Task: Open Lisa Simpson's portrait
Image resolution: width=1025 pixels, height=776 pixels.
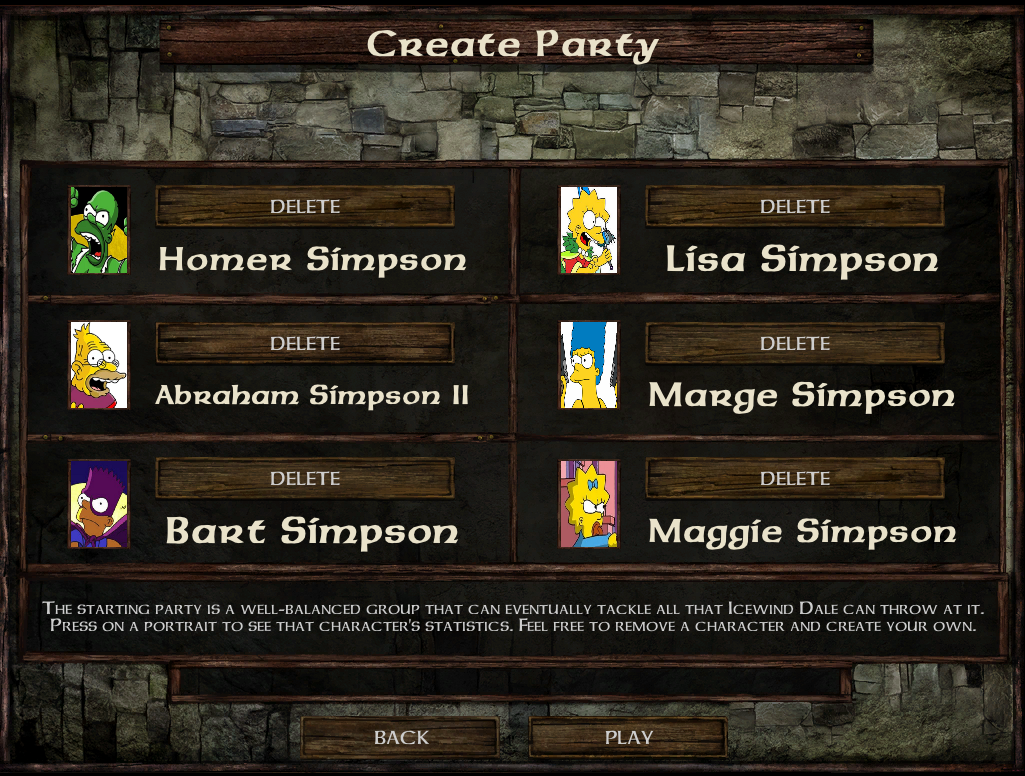Action: pos(589,230)
